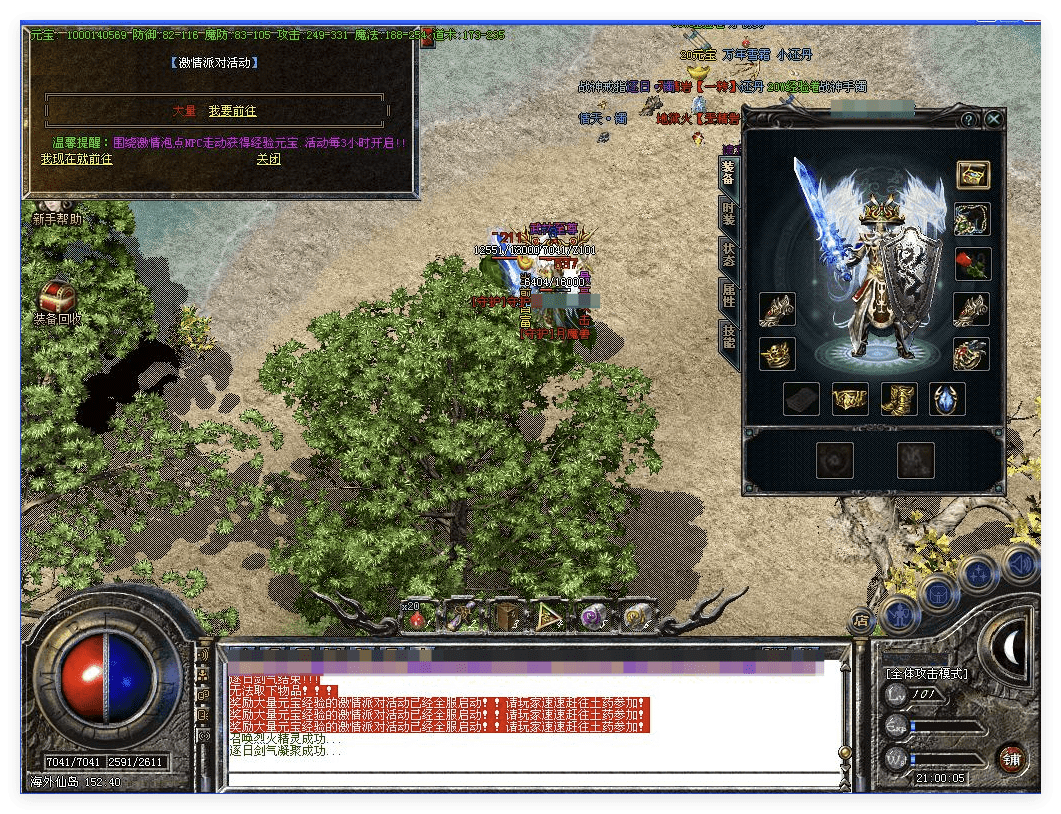Open the treasure chest button in character panel

[972, 175]
